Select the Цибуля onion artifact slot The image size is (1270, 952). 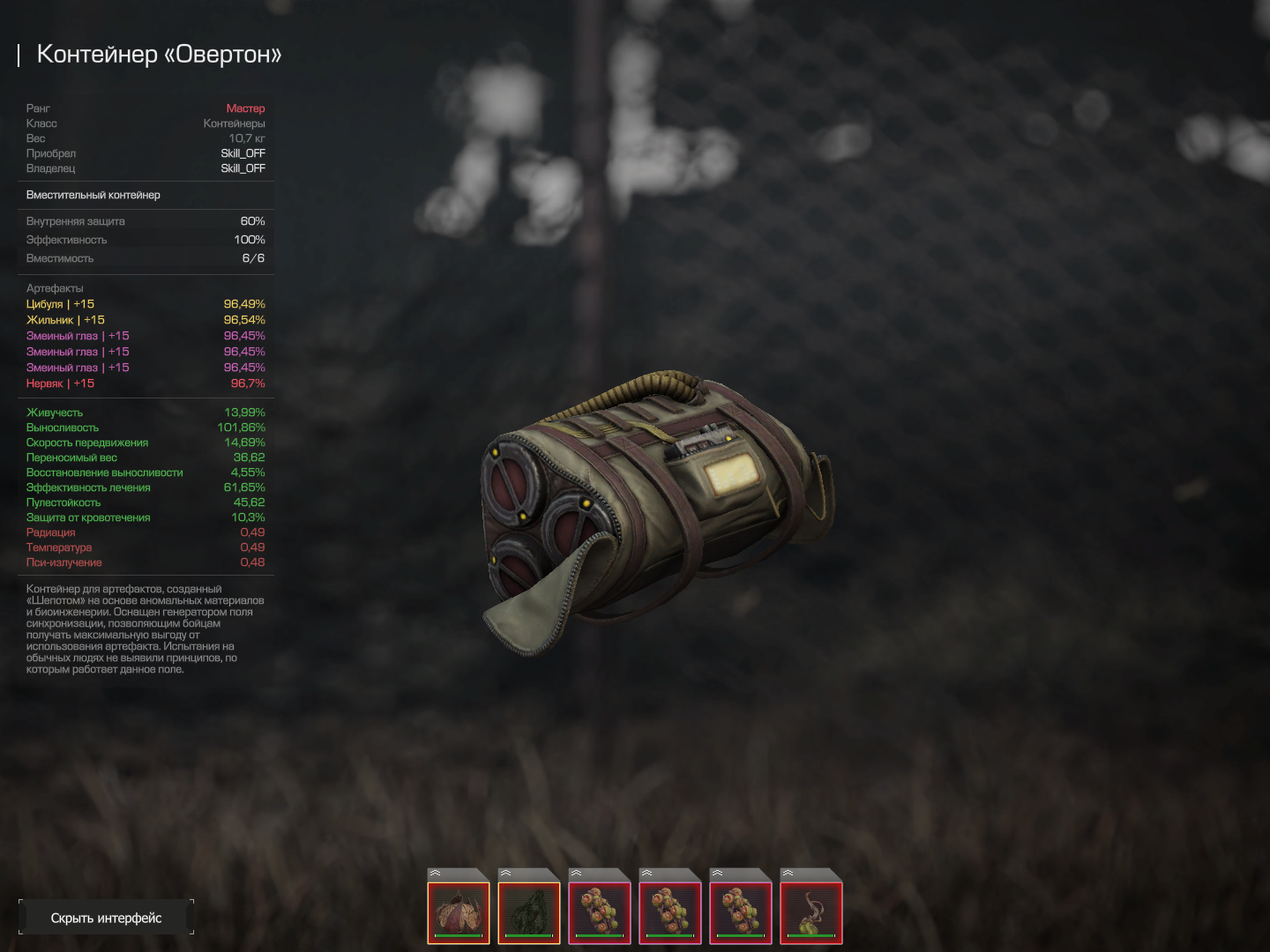pos(459,911)
